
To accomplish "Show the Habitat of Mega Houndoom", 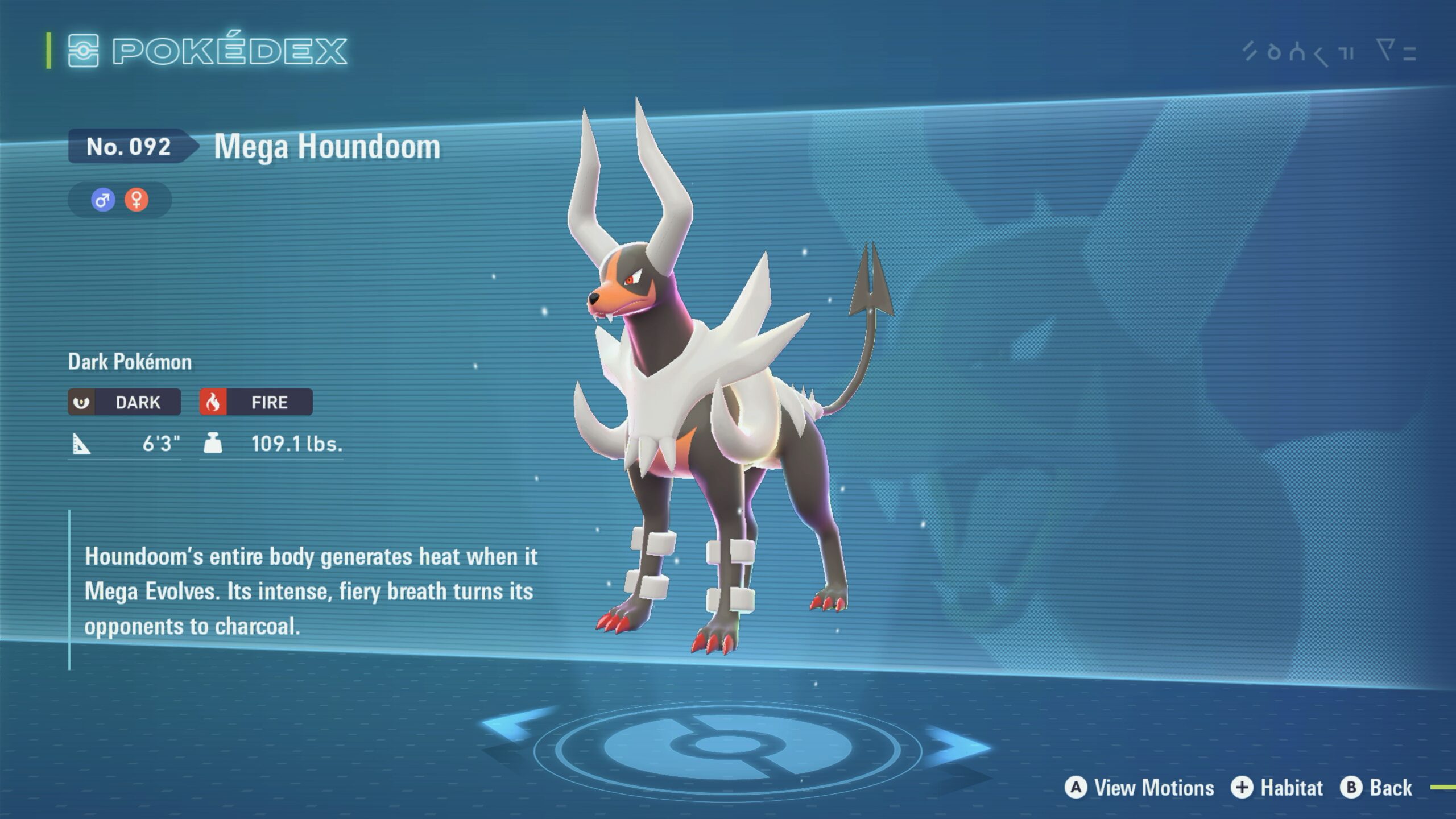I will [1277, 788].
